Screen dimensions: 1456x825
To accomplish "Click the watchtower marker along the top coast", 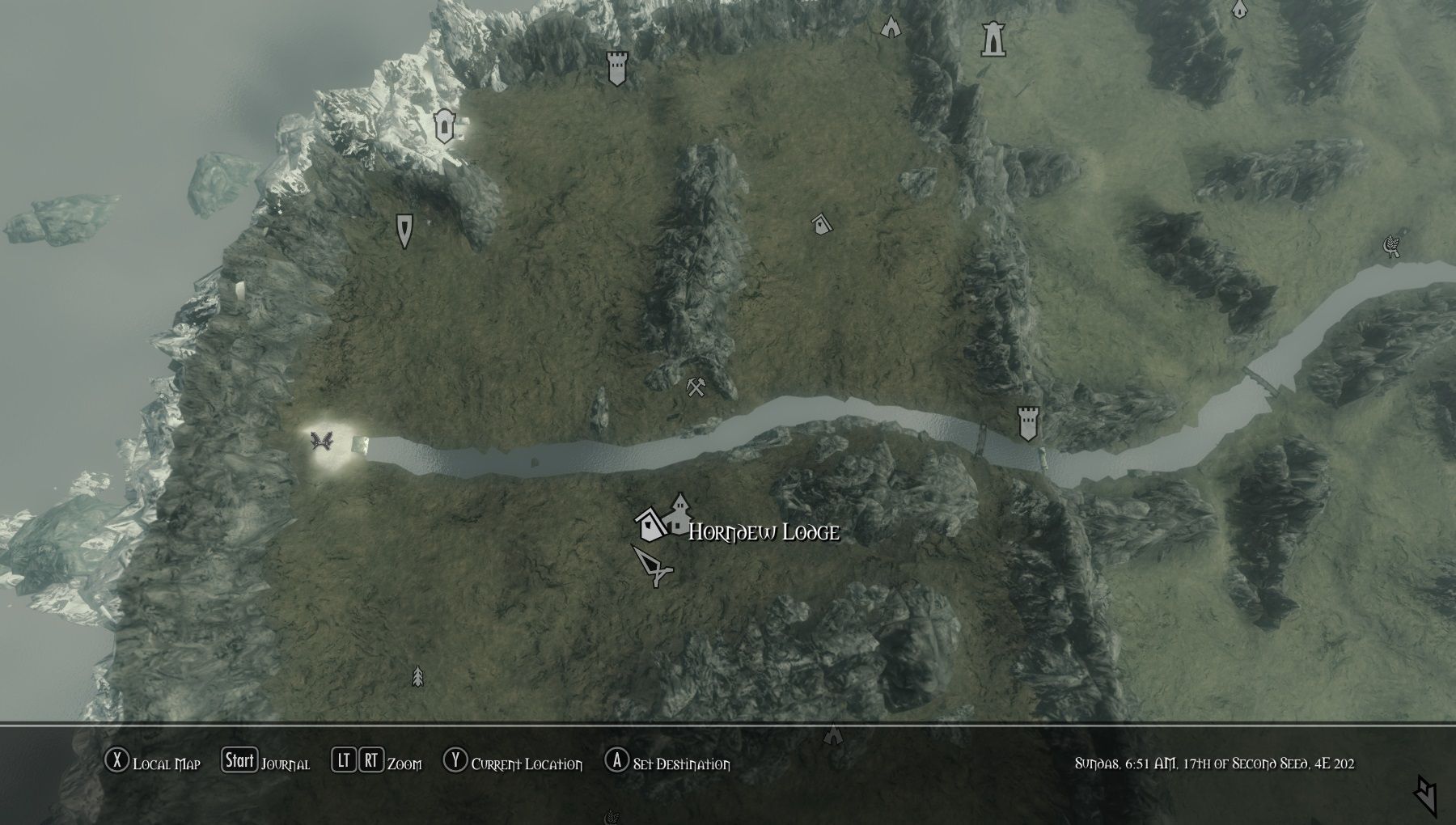I will [x=616, y=69].
